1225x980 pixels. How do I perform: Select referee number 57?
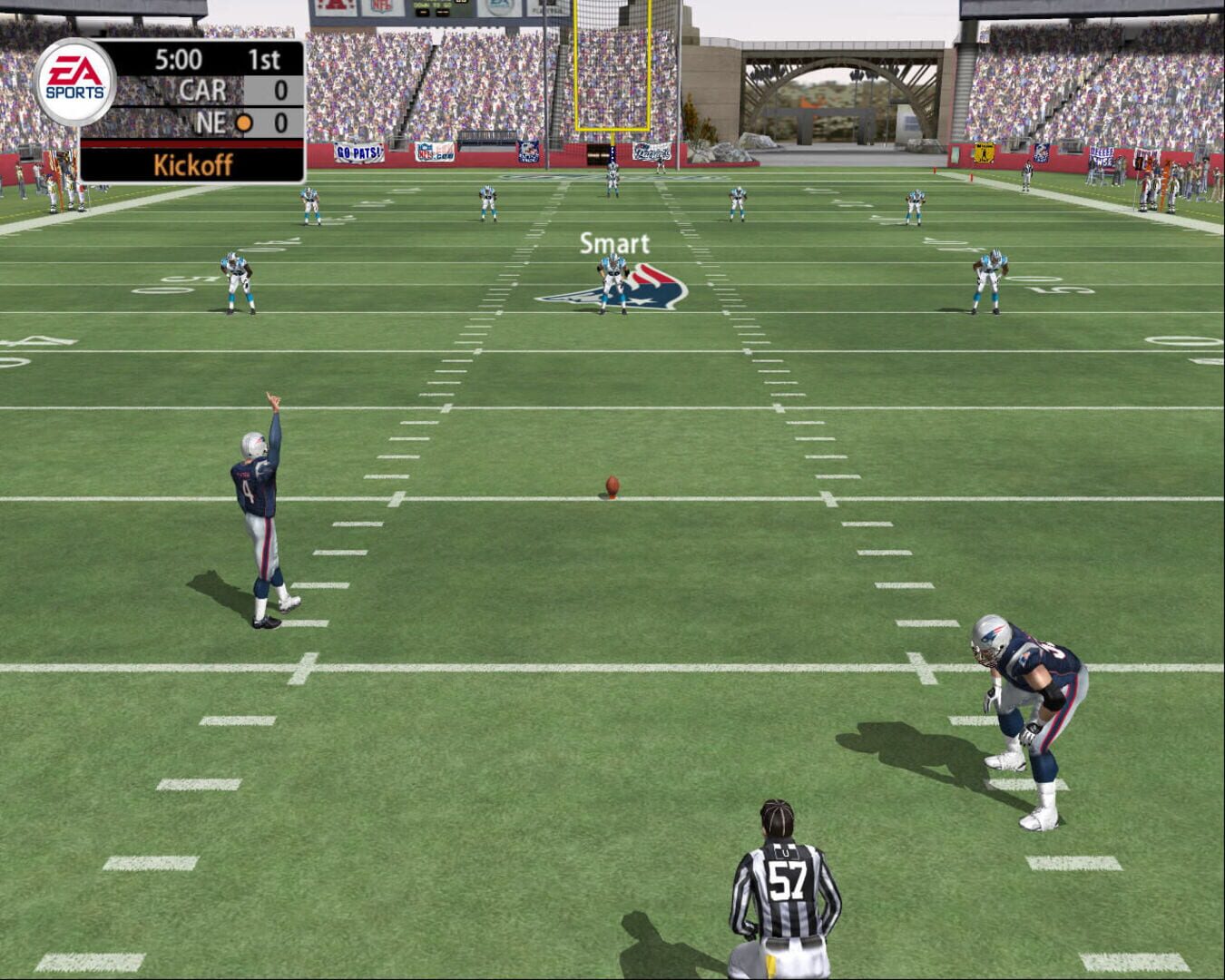tap(789, 876)
